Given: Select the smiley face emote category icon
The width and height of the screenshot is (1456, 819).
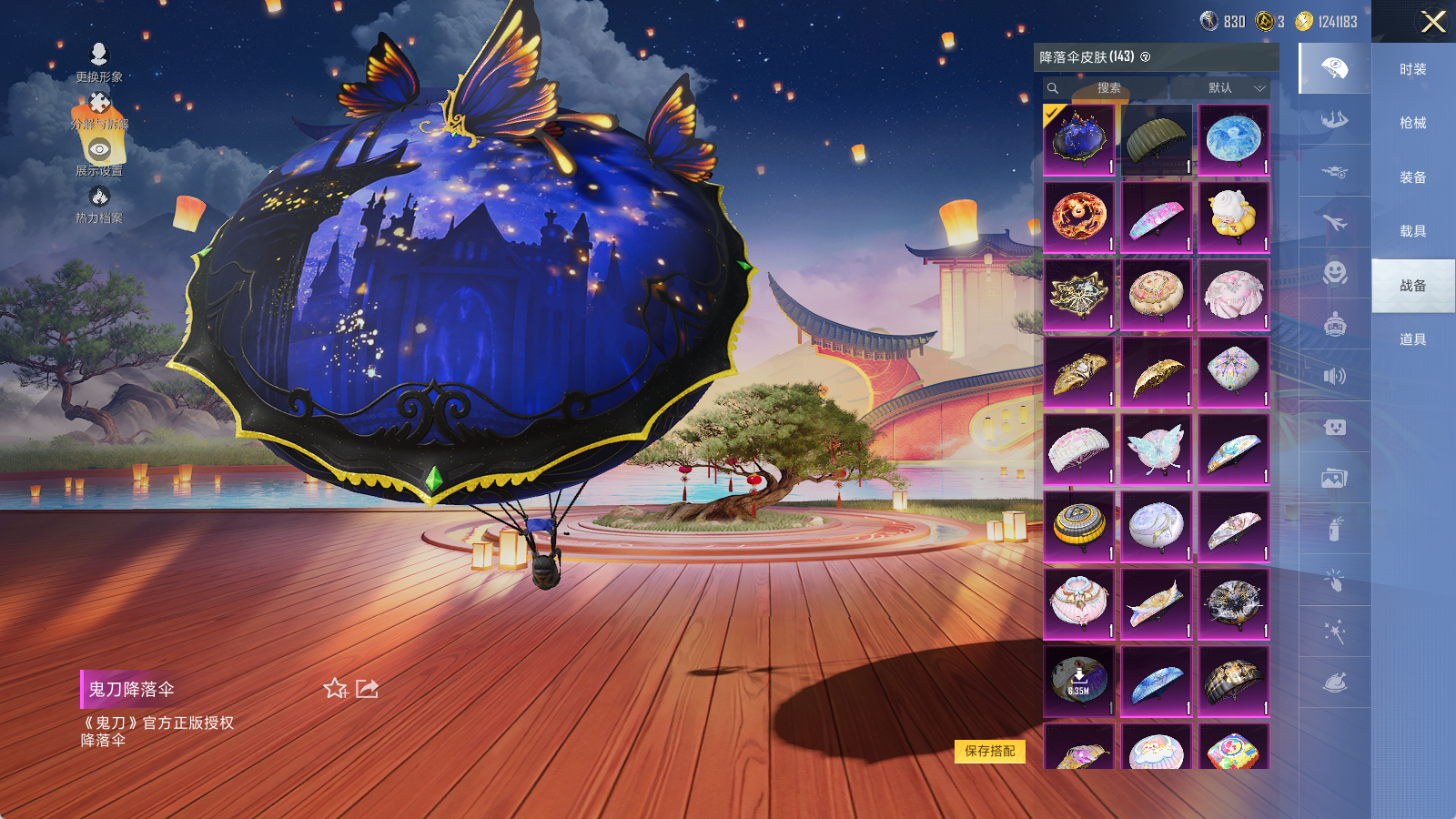Looking at the screenshot, I should click(x=1335, y=273).
